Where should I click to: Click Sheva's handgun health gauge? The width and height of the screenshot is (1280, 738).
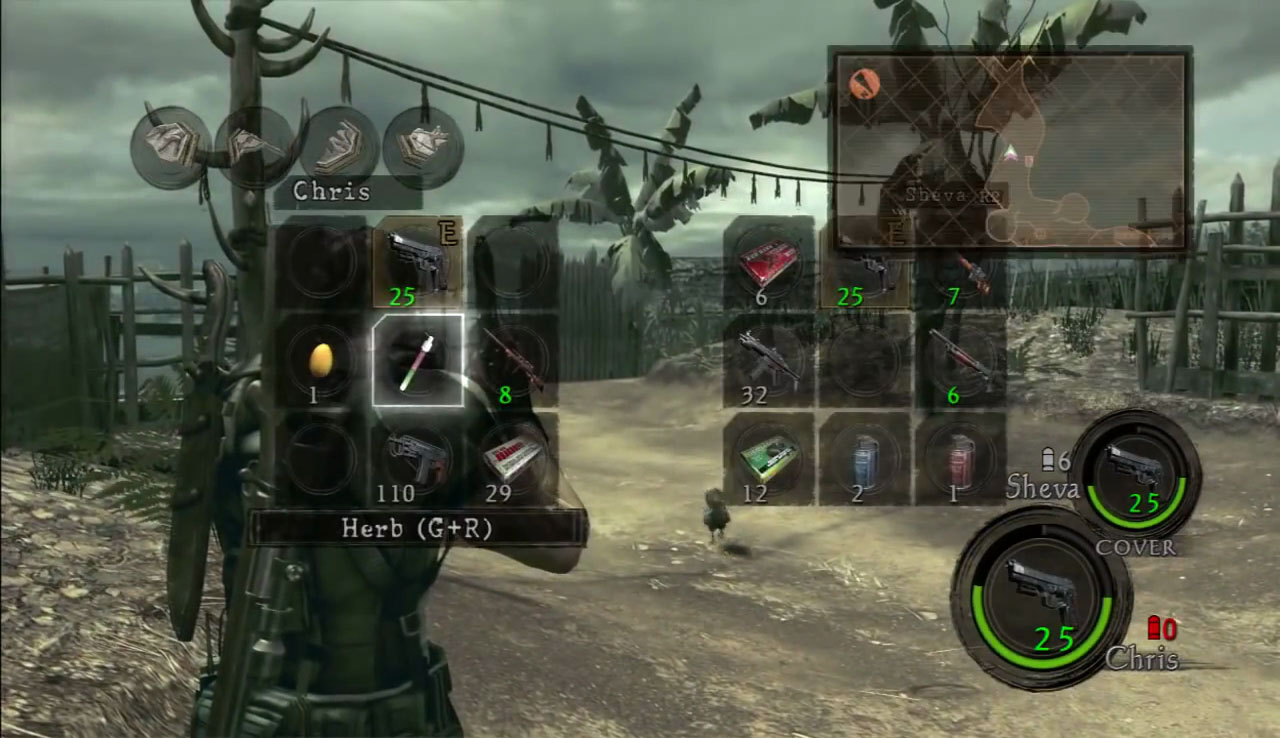point(1135,474)
